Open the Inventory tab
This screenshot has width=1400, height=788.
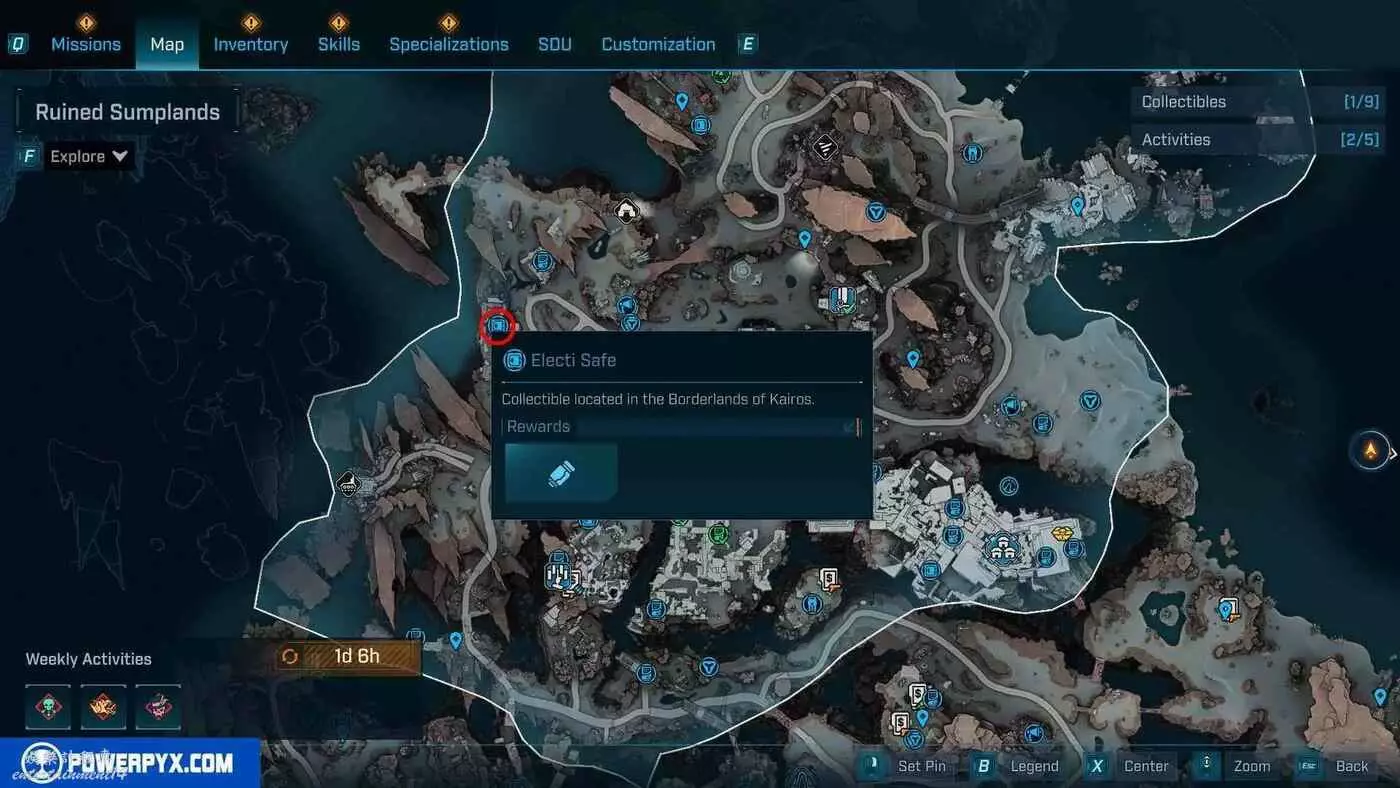point(250,44)
